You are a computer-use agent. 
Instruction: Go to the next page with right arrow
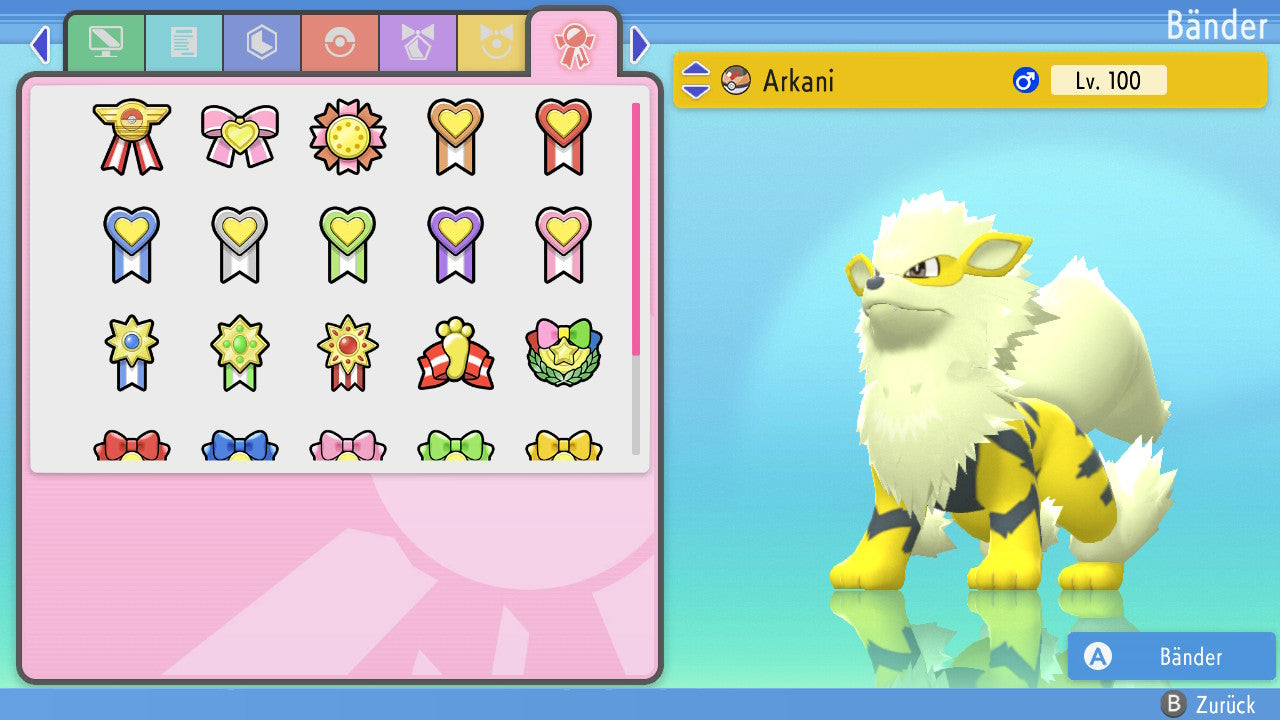point(640,44)
